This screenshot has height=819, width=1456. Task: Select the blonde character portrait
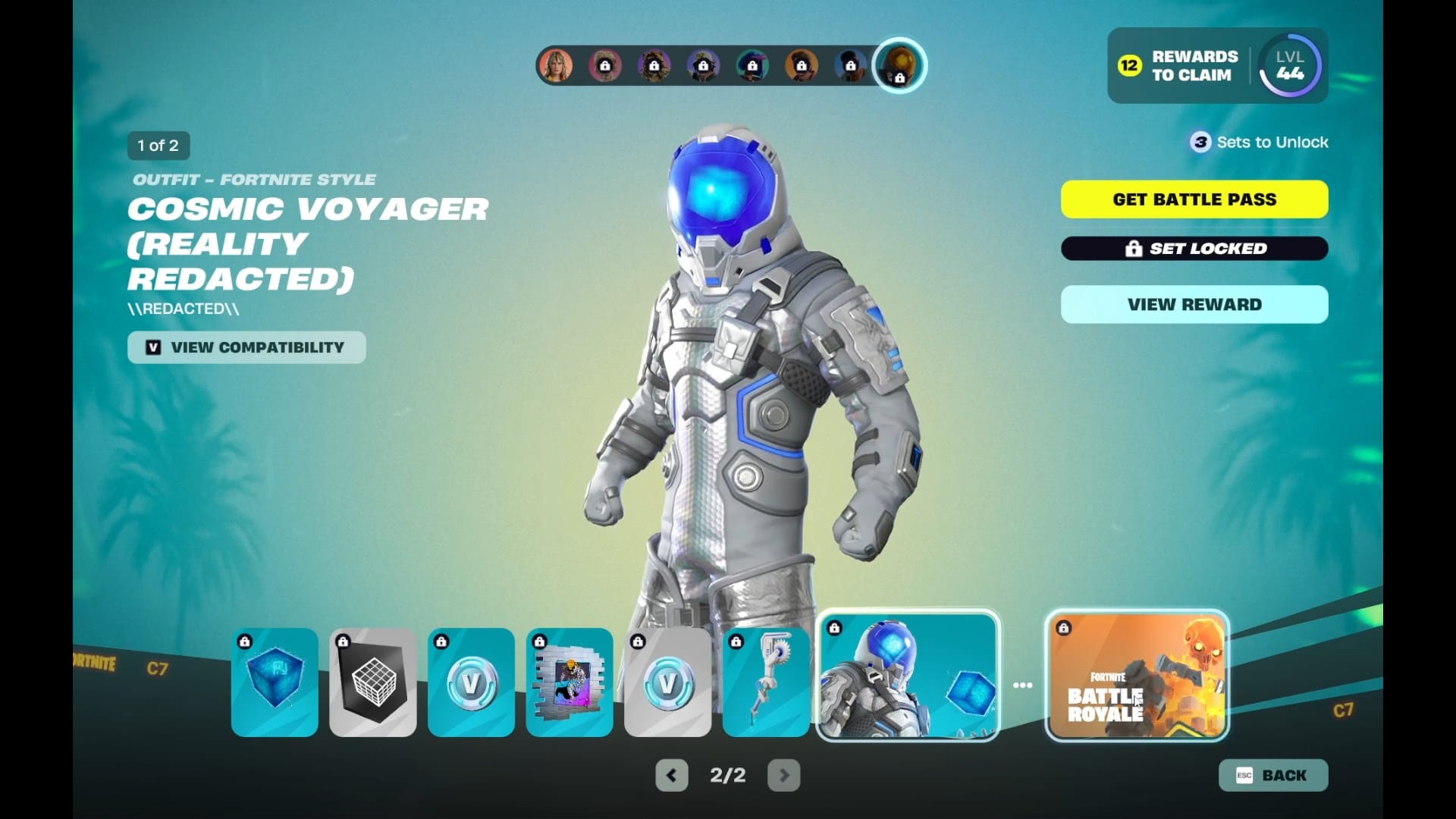[x=556, y=66]
